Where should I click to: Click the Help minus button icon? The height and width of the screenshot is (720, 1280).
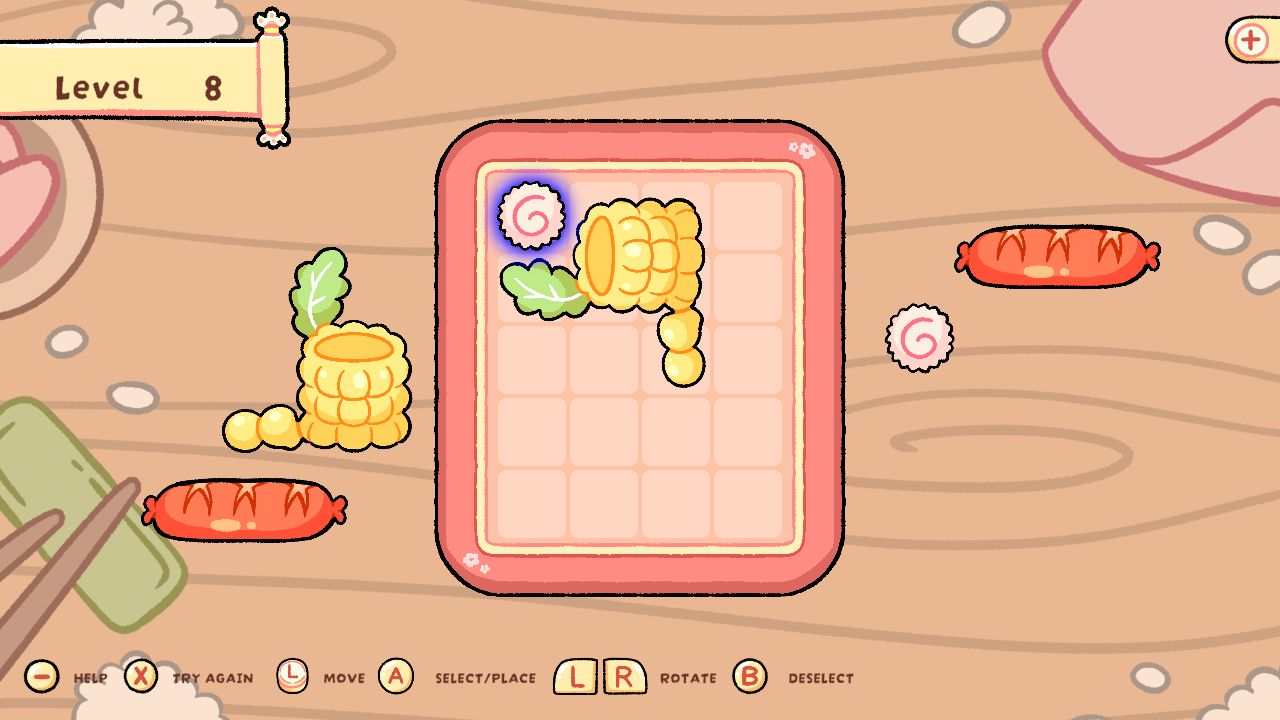coord(40,677)
